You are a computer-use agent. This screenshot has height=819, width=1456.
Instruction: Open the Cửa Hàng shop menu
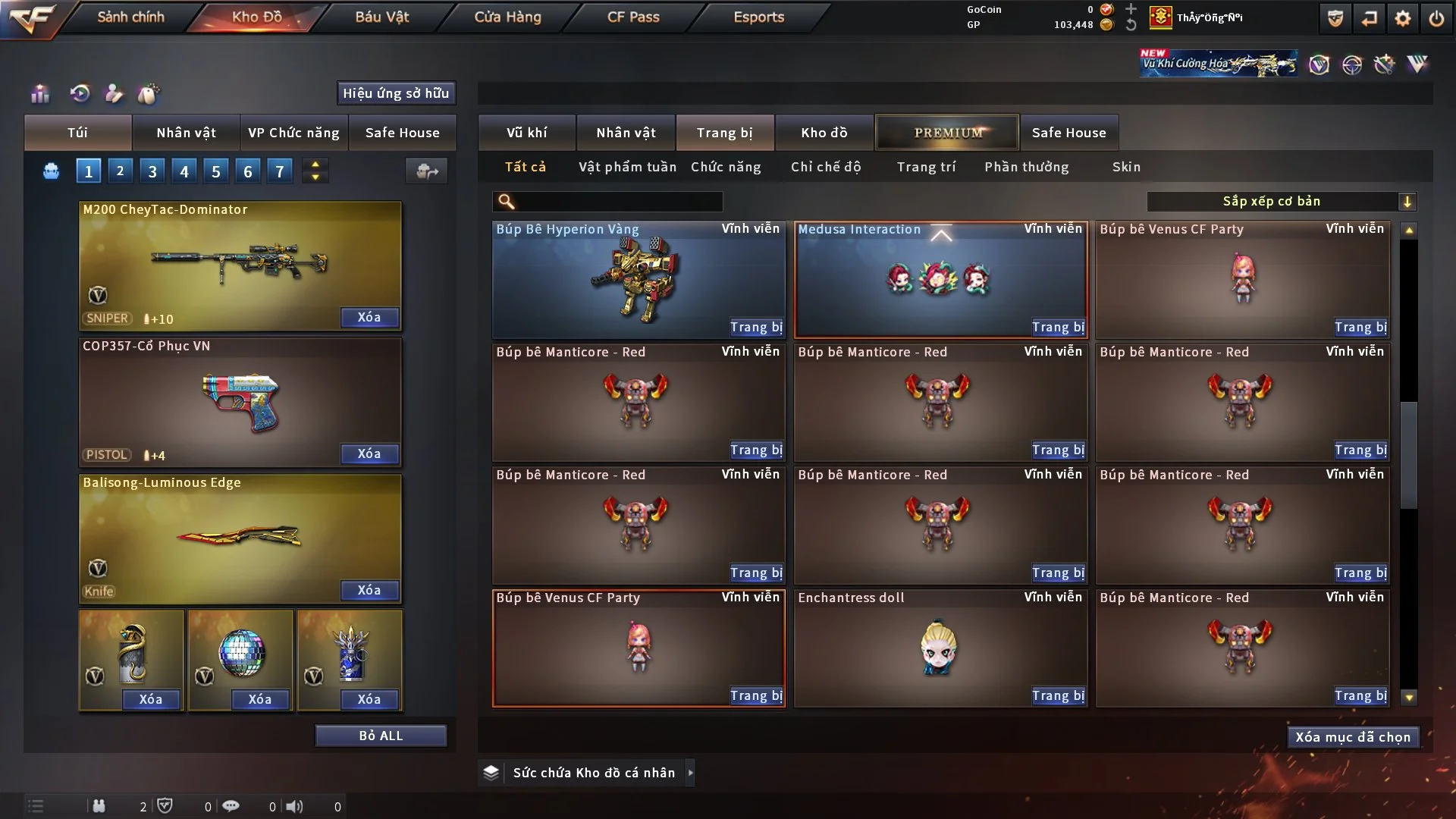(507, 17)
